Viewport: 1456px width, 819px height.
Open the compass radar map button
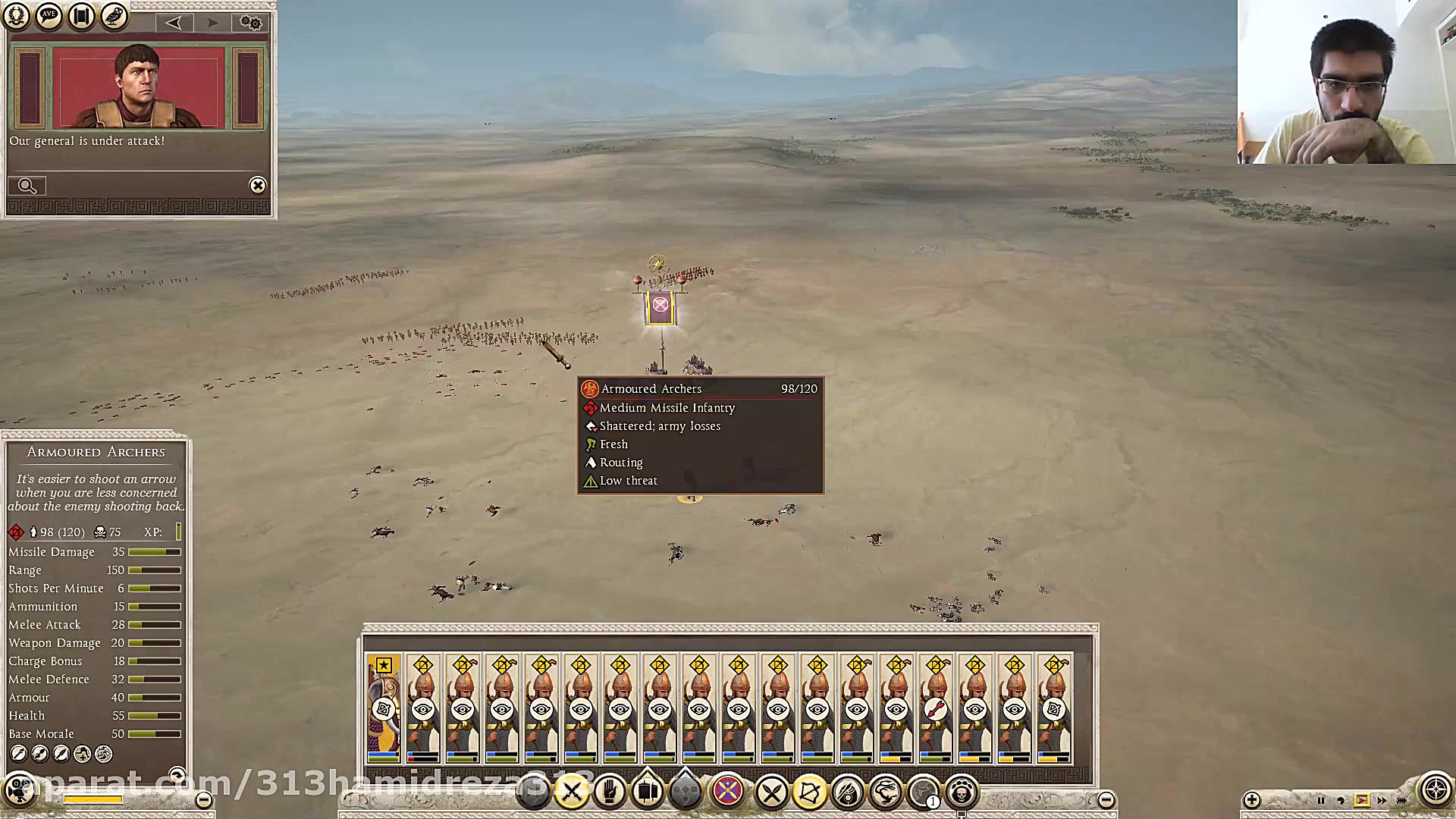(x=1435, y=790)
